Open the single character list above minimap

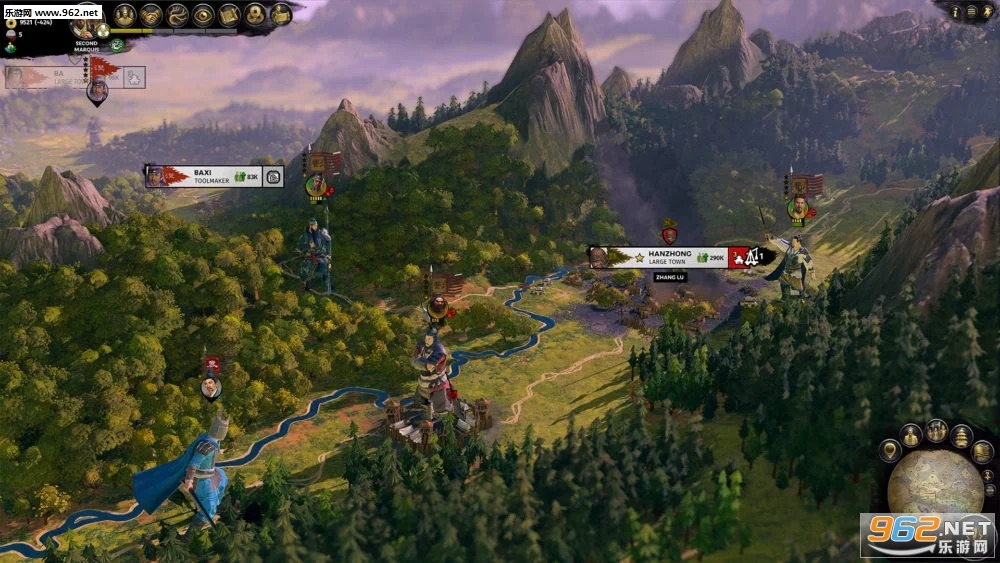coord(911,435)
